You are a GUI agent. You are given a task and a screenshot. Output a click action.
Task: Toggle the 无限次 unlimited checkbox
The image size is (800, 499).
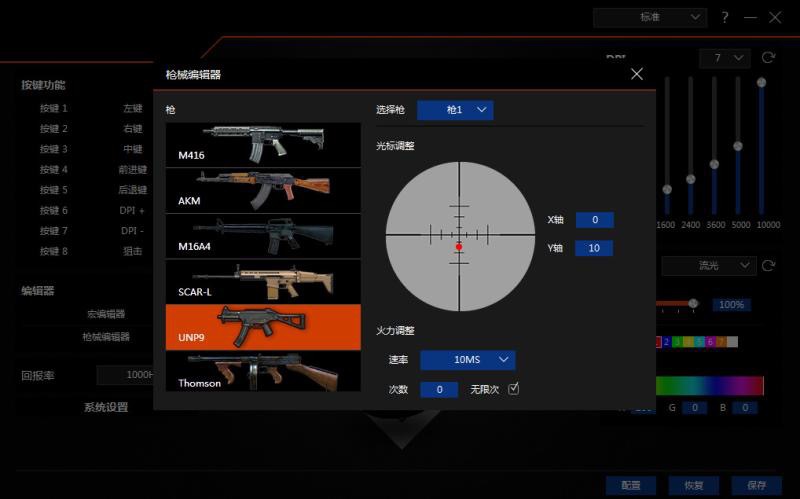pyautogui.click(x=514, y=389)
